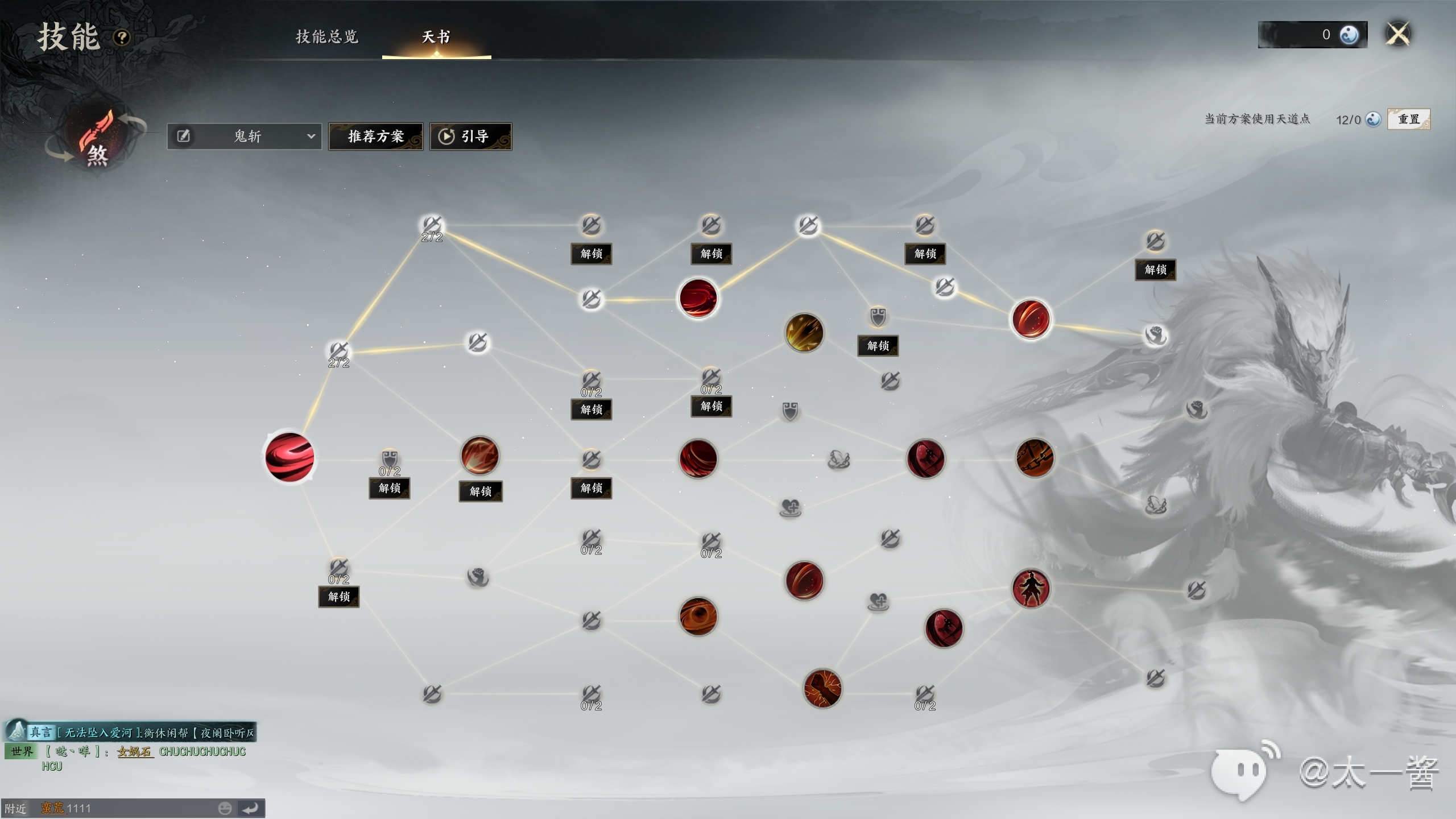The height and width of the screenshot is (819, 1456).
Task: Select the golden claw slash skill node
Action: (804, 333)
